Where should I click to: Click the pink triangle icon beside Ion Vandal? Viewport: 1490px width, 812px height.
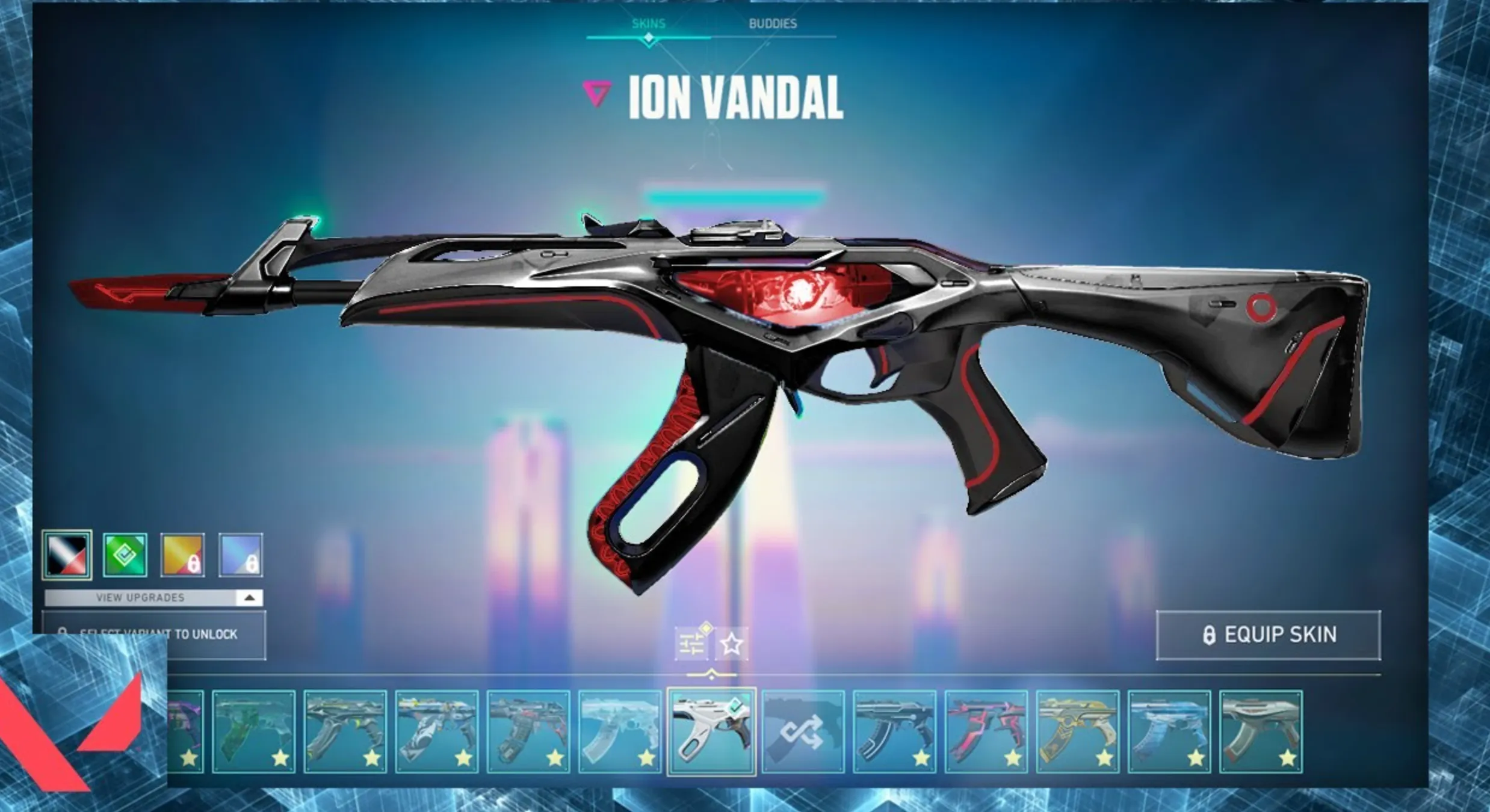coord(596,94)
